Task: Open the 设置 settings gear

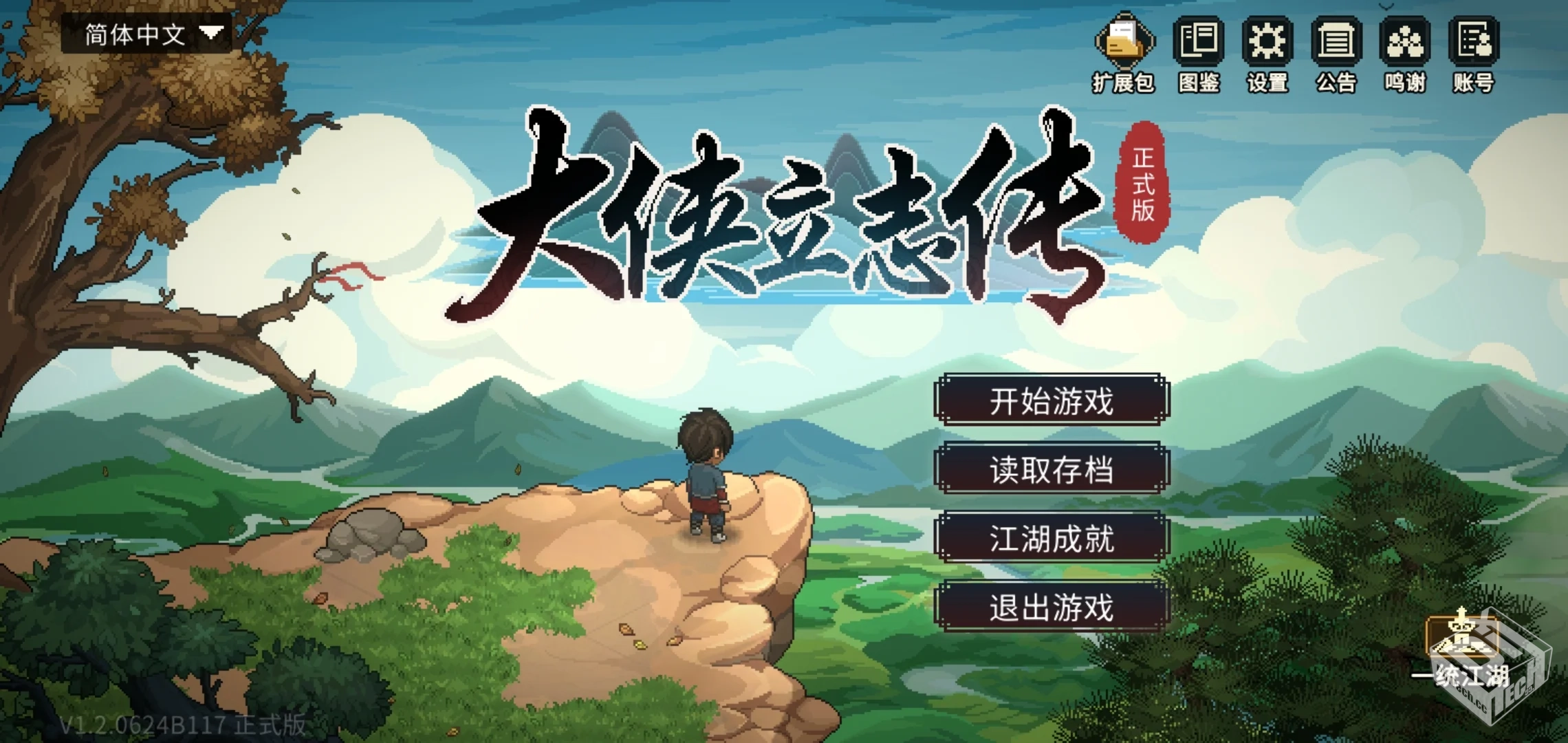Action: (1267, 43)
